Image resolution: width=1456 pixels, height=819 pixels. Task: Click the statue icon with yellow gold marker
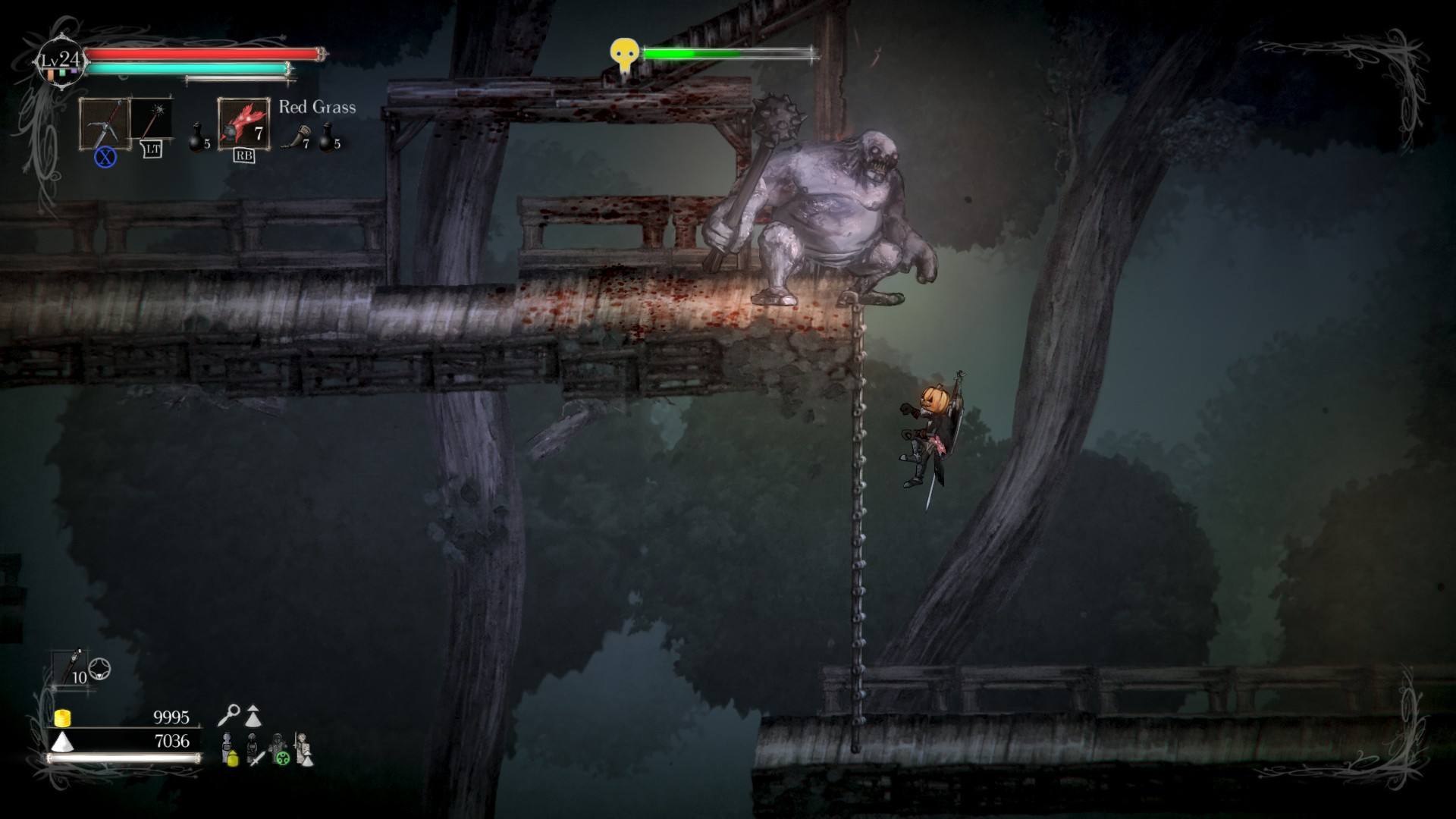(229, 749)
